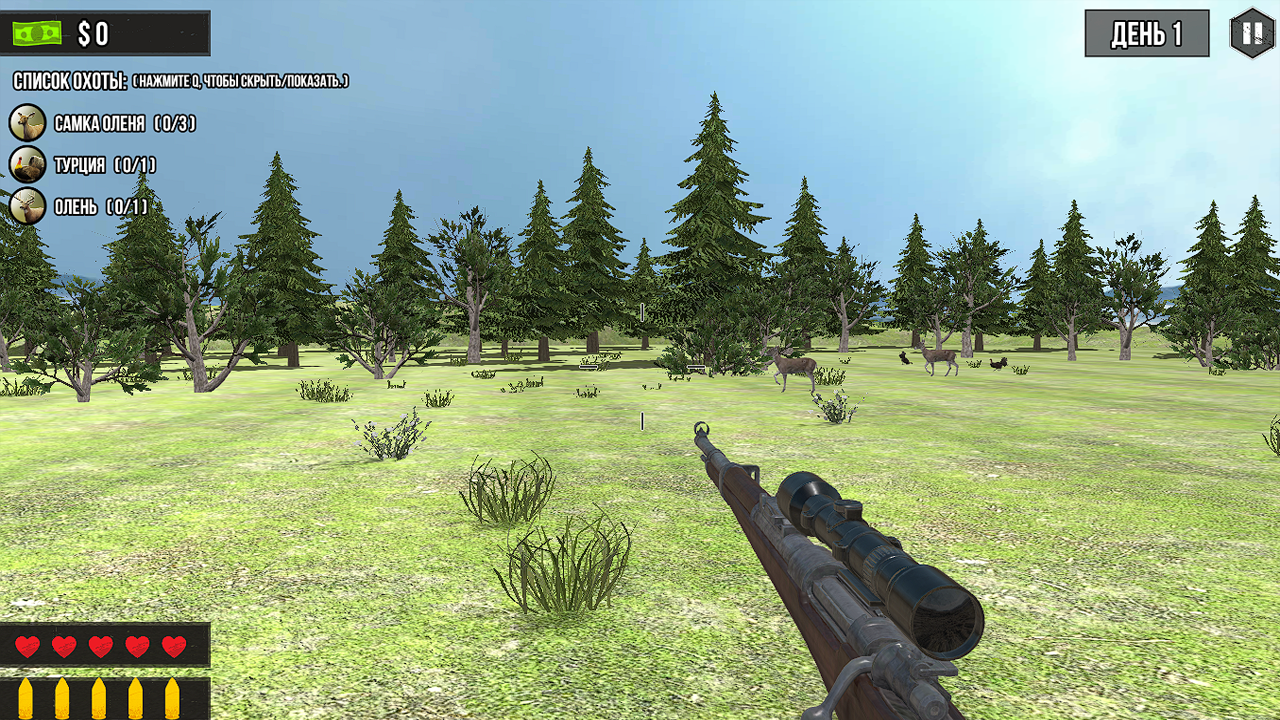Open the ДЕНЬ 1 day indicator tab
The image size is (1280, 720).
point(1146,31)
